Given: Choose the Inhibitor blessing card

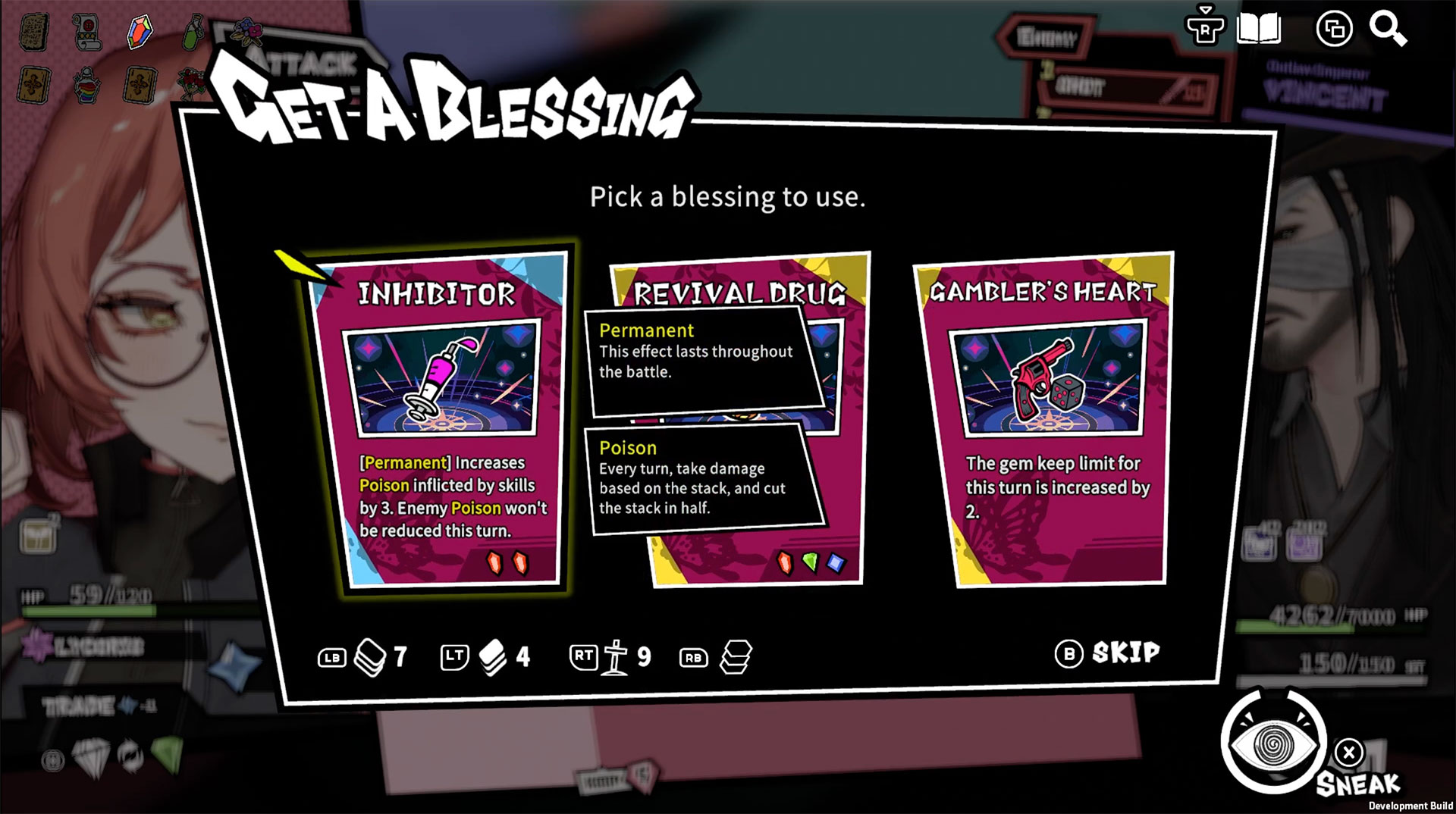Looking at the screenshot, I should click(x=438, y=421).
